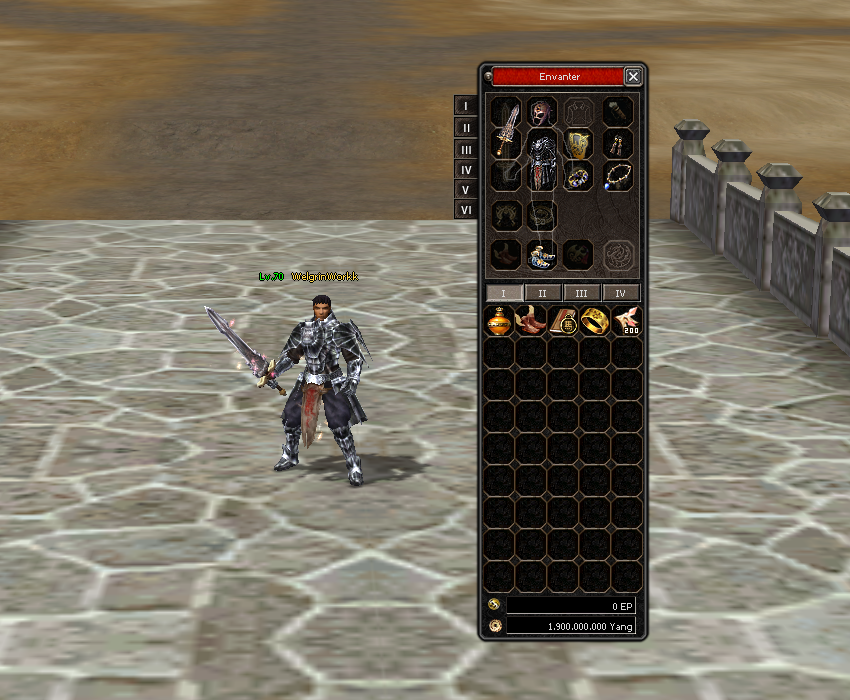This screenshot has width=850, height=700.
Task: Choose the equipped necklace slot
Action: point(617,178)
